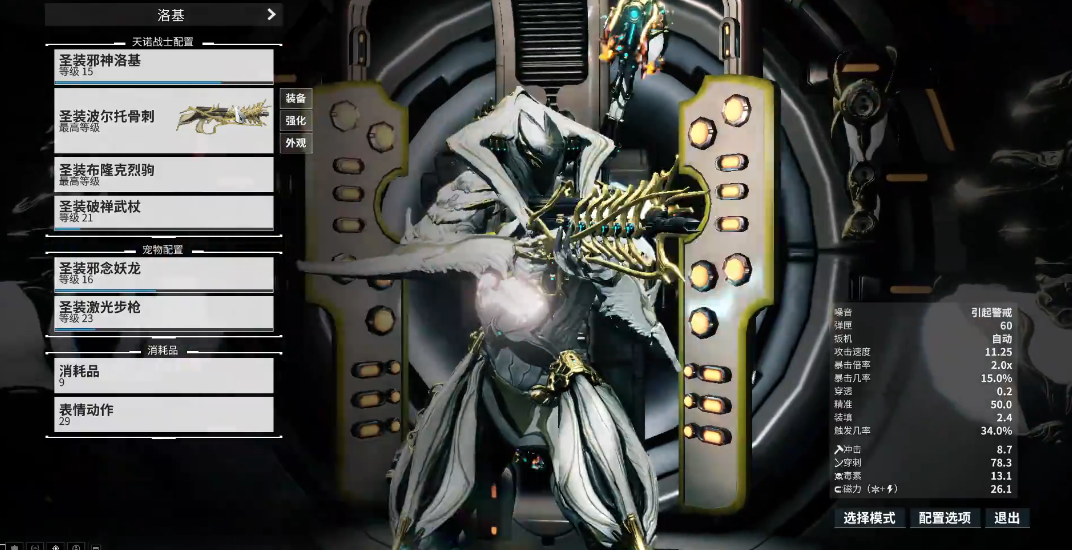Exit the arsenal with 退出
The image size is (1072, 550).
[1007, 518]
